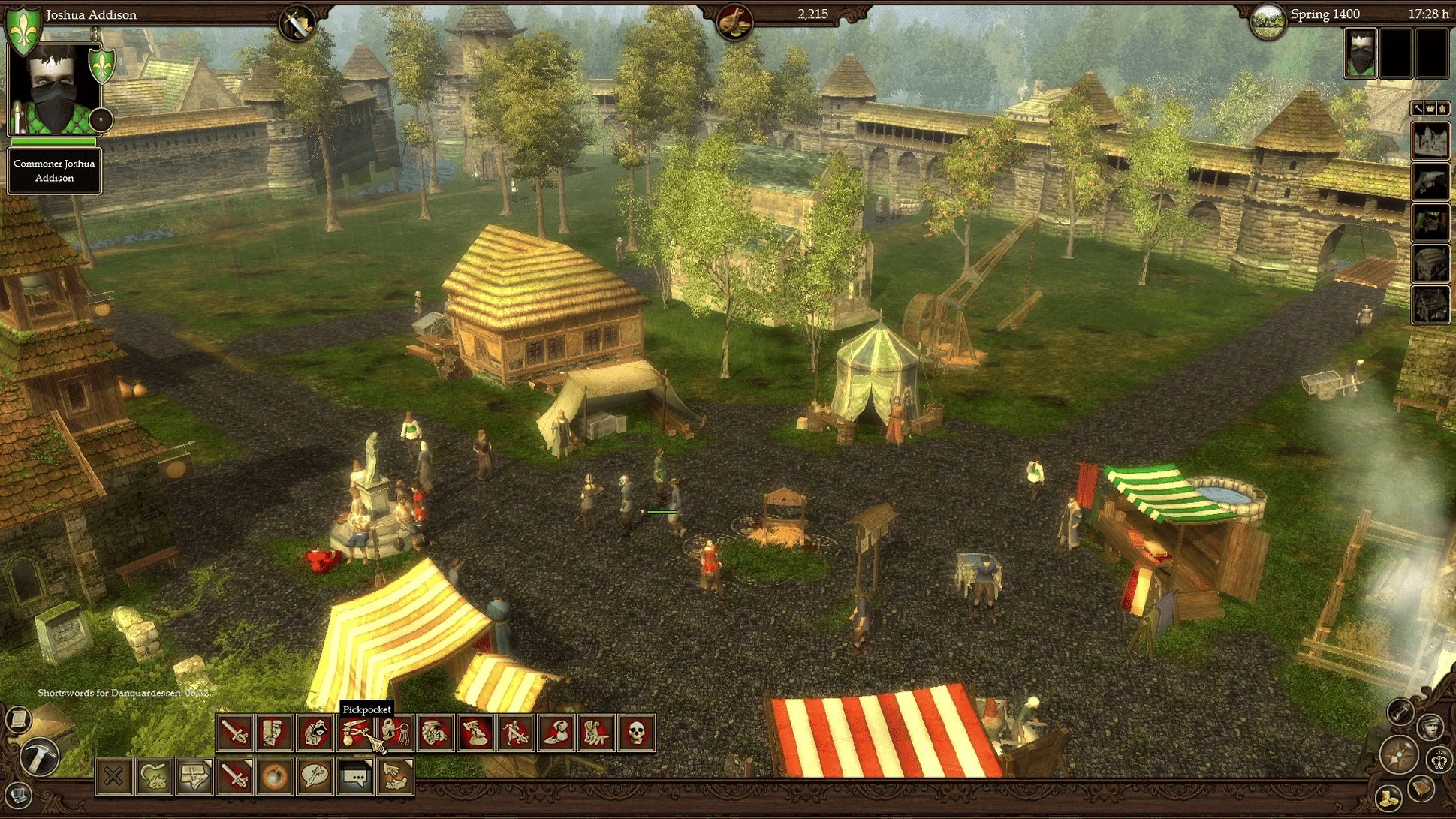Image resolution: width=1456 pixels, height=819 pixels.
Task: Activate the Pickpocket ability
Action: coord(355,732)
